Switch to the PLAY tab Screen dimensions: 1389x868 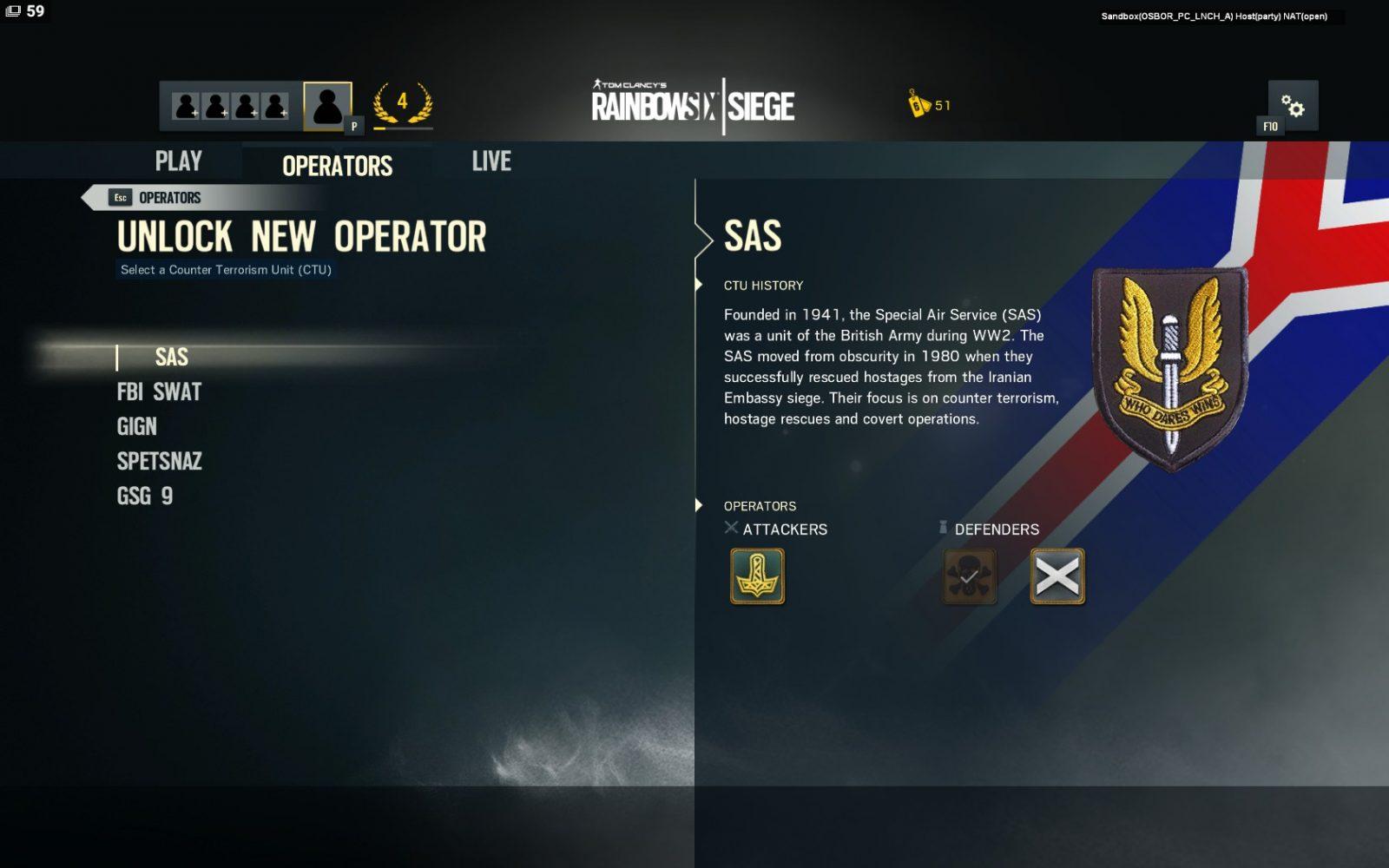point(178,161)
